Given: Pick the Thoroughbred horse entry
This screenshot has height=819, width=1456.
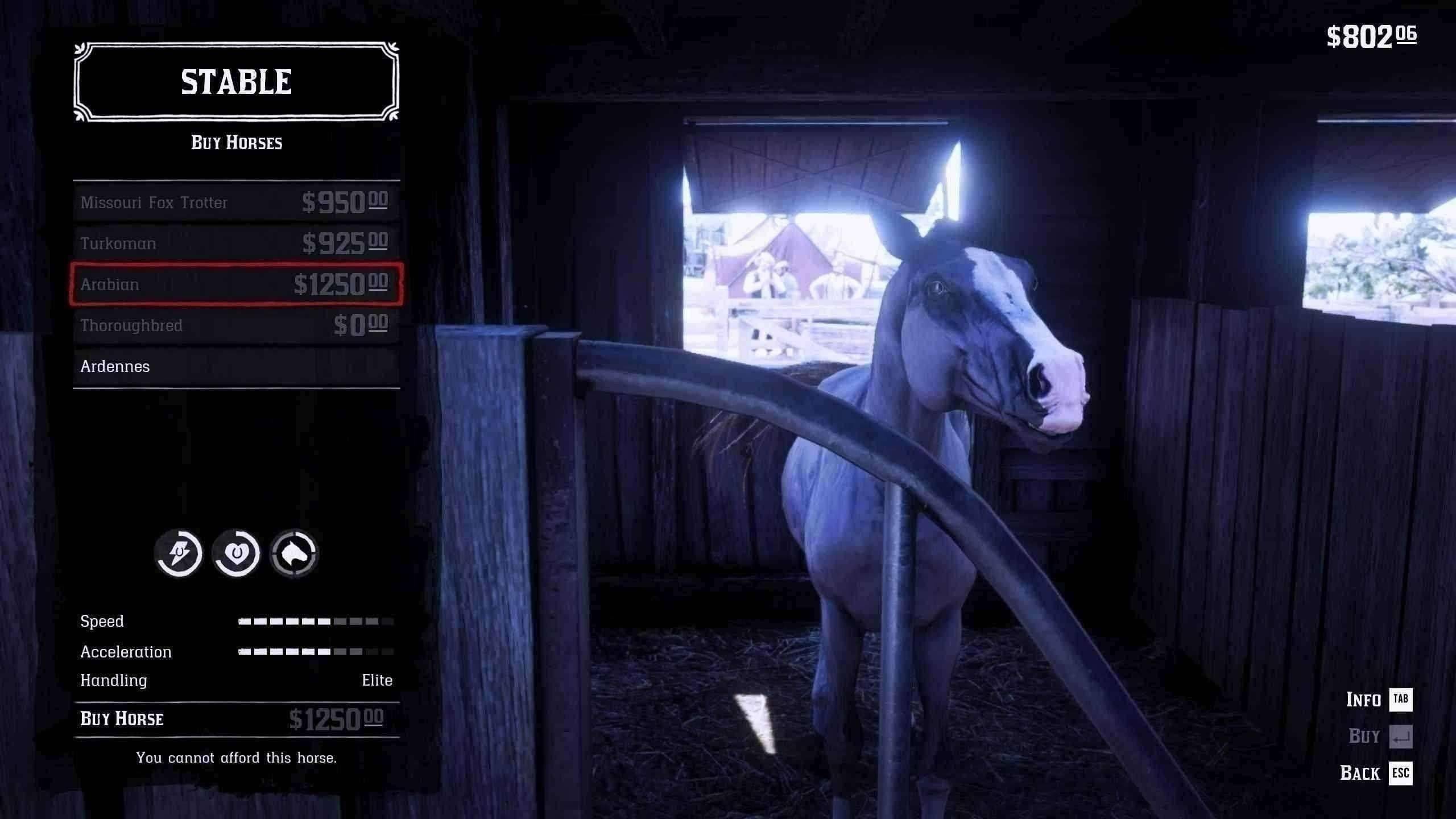Looking at the screenshot, I should coord(236,325).
